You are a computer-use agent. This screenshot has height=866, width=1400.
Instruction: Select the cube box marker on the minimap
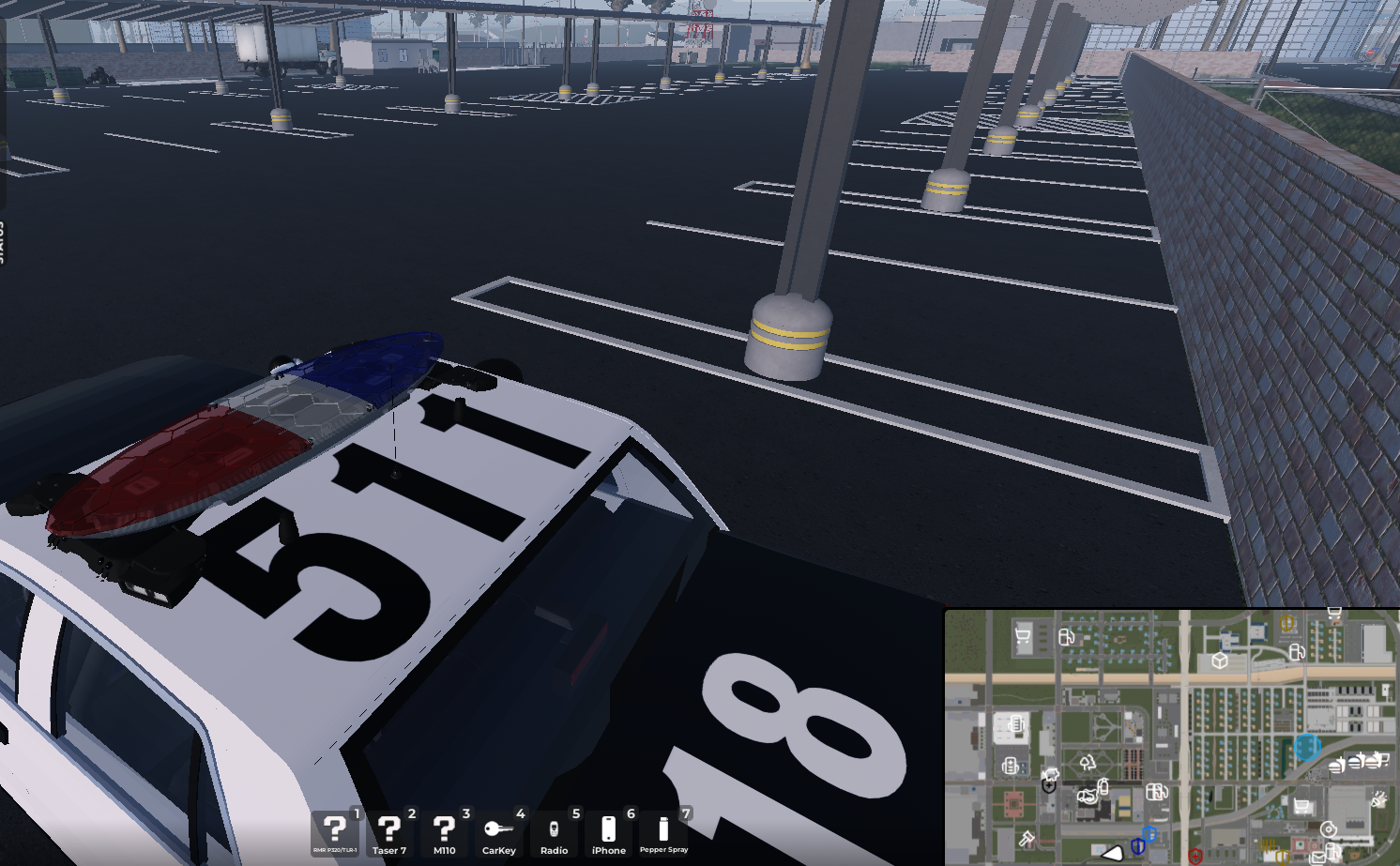click(1220, 661)
